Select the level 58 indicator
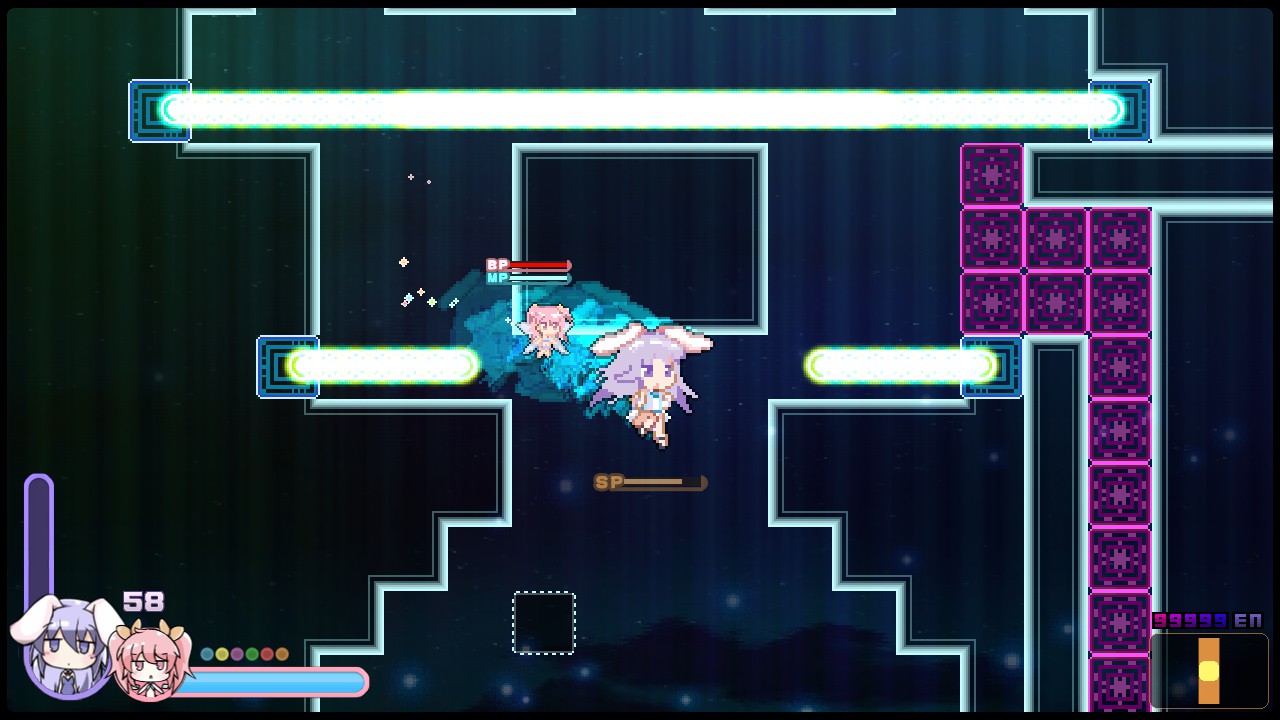1280x720 pixels. (x=142, y=602)
